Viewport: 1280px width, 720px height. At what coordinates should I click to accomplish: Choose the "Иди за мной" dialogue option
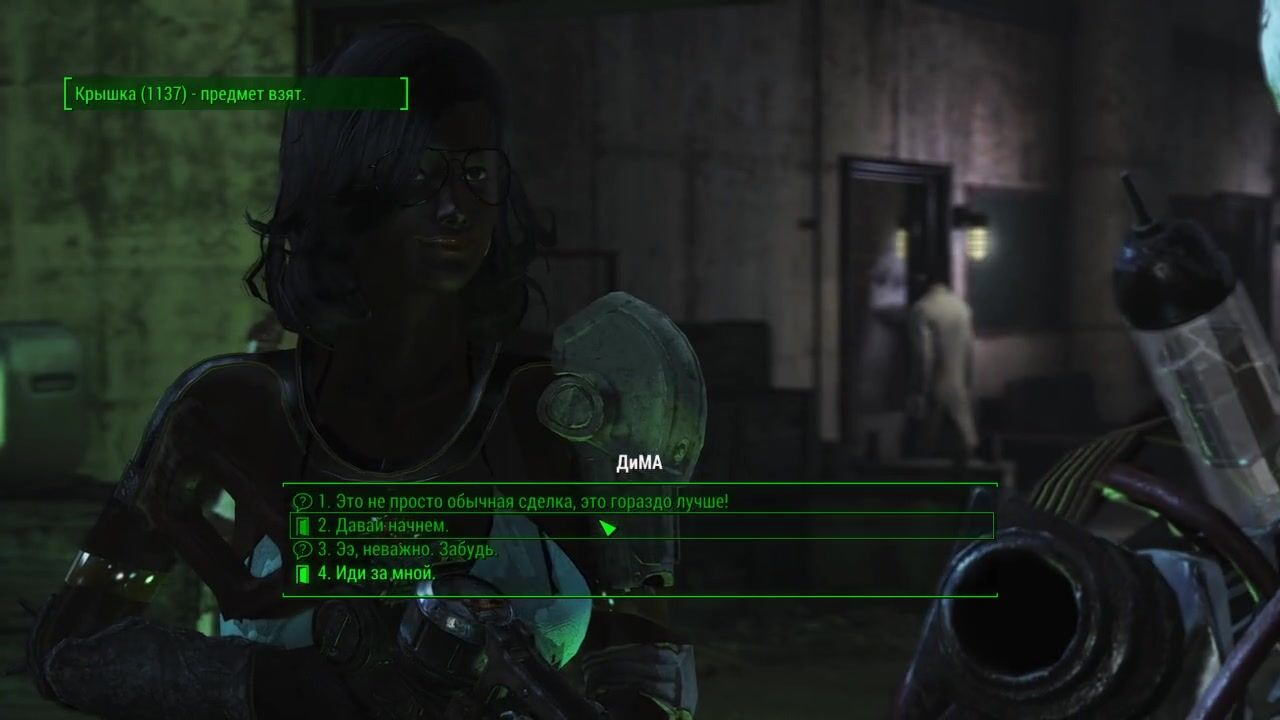coord(376,574)
